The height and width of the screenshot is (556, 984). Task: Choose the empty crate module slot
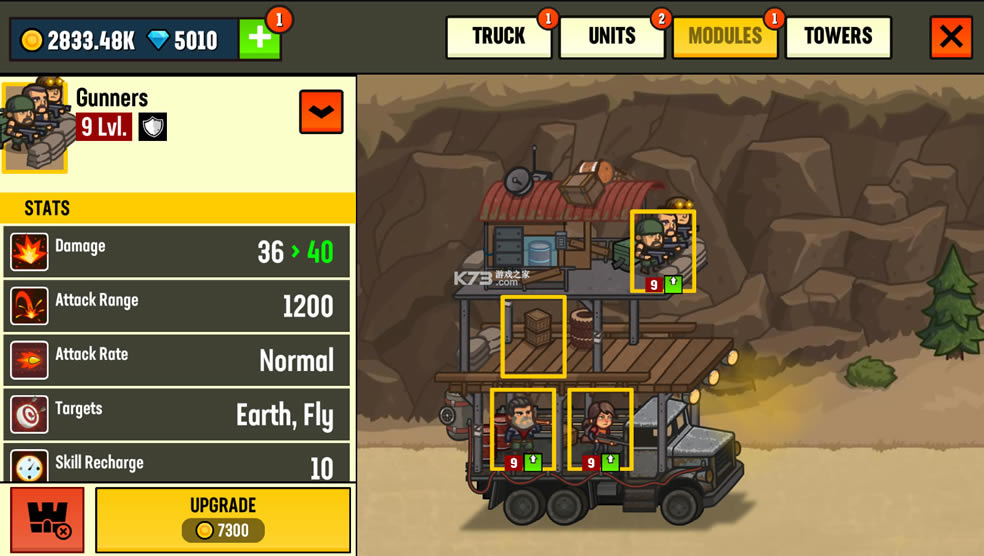tap(533, 336)
